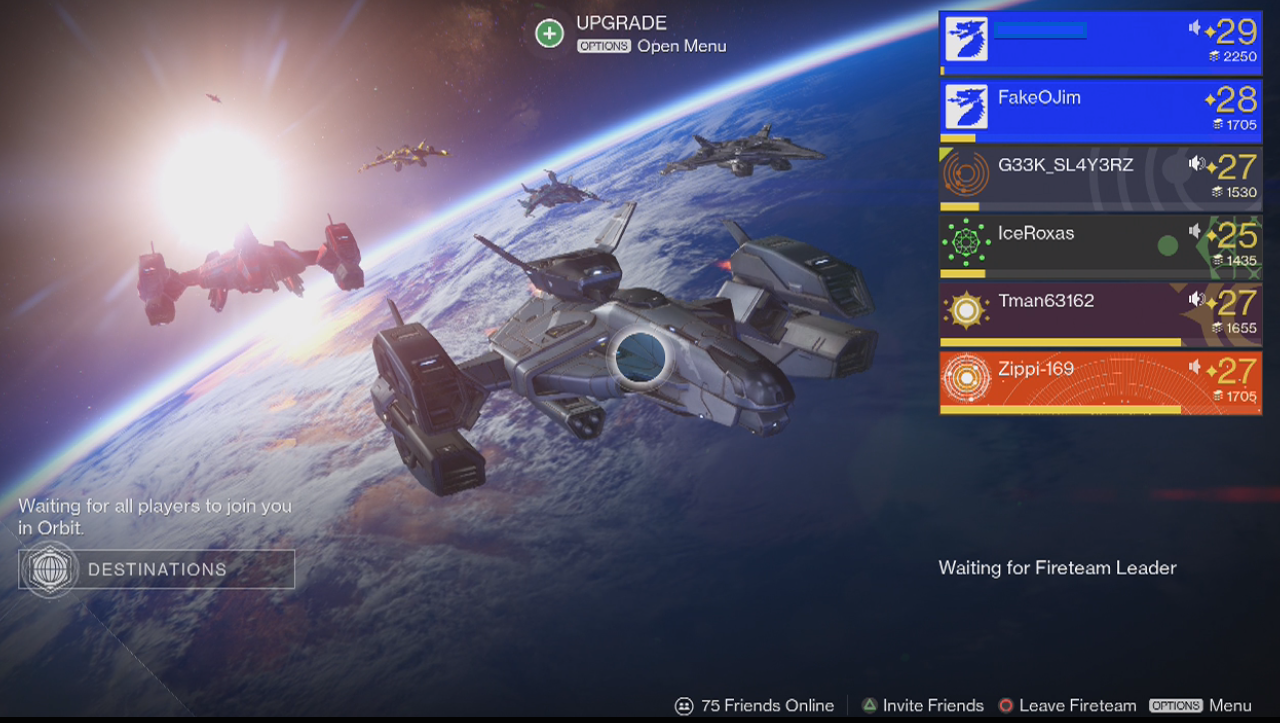Select Tman63162 player row
This screenshot has width=1280, height=723.
coord(1100,314)
